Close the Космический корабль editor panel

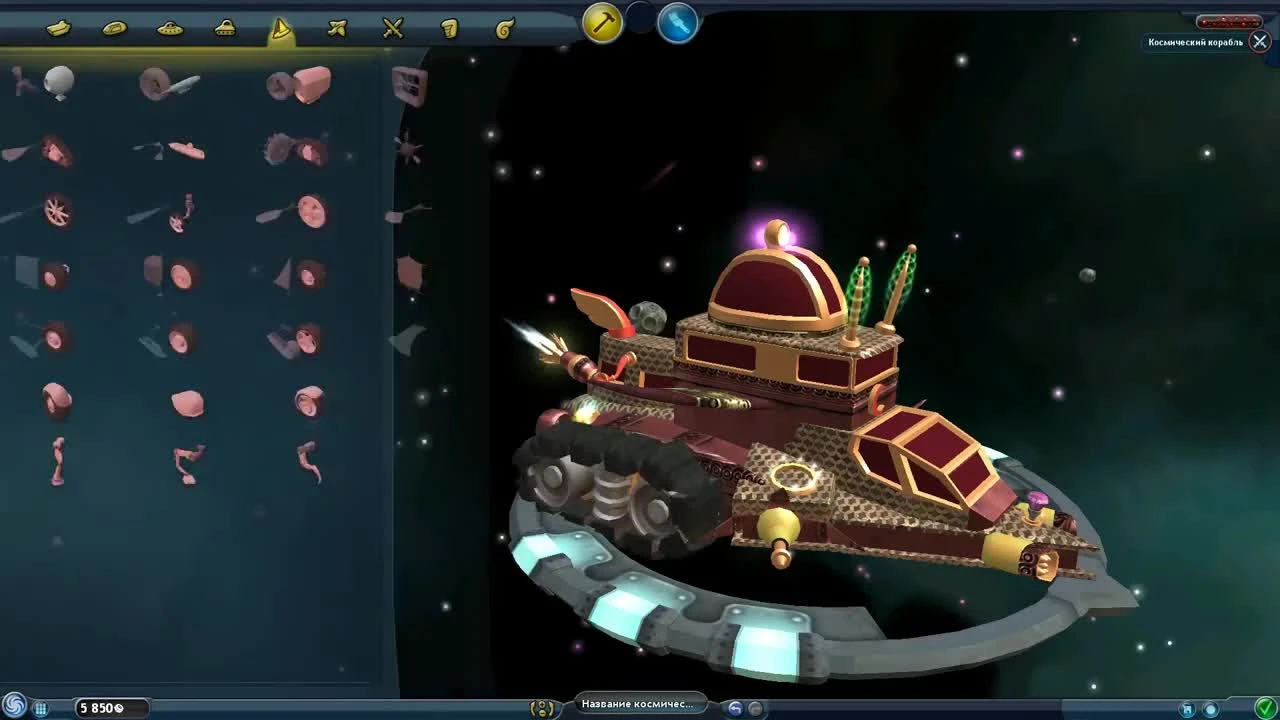tap(1259, 42)
